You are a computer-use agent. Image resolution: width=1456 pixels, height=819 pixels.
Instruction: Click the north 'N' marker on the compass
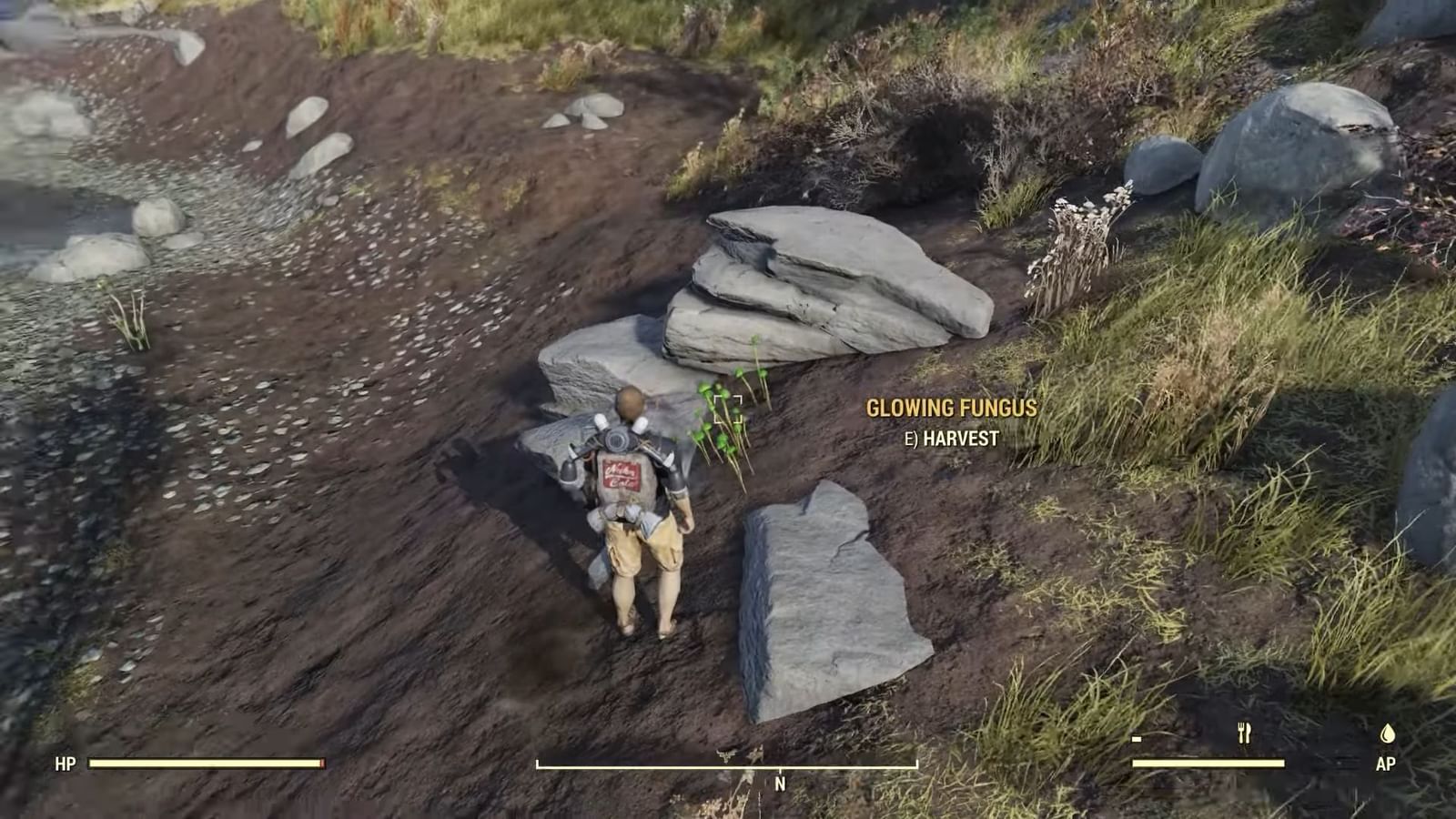pyautogui.click(x=780, y=784)
